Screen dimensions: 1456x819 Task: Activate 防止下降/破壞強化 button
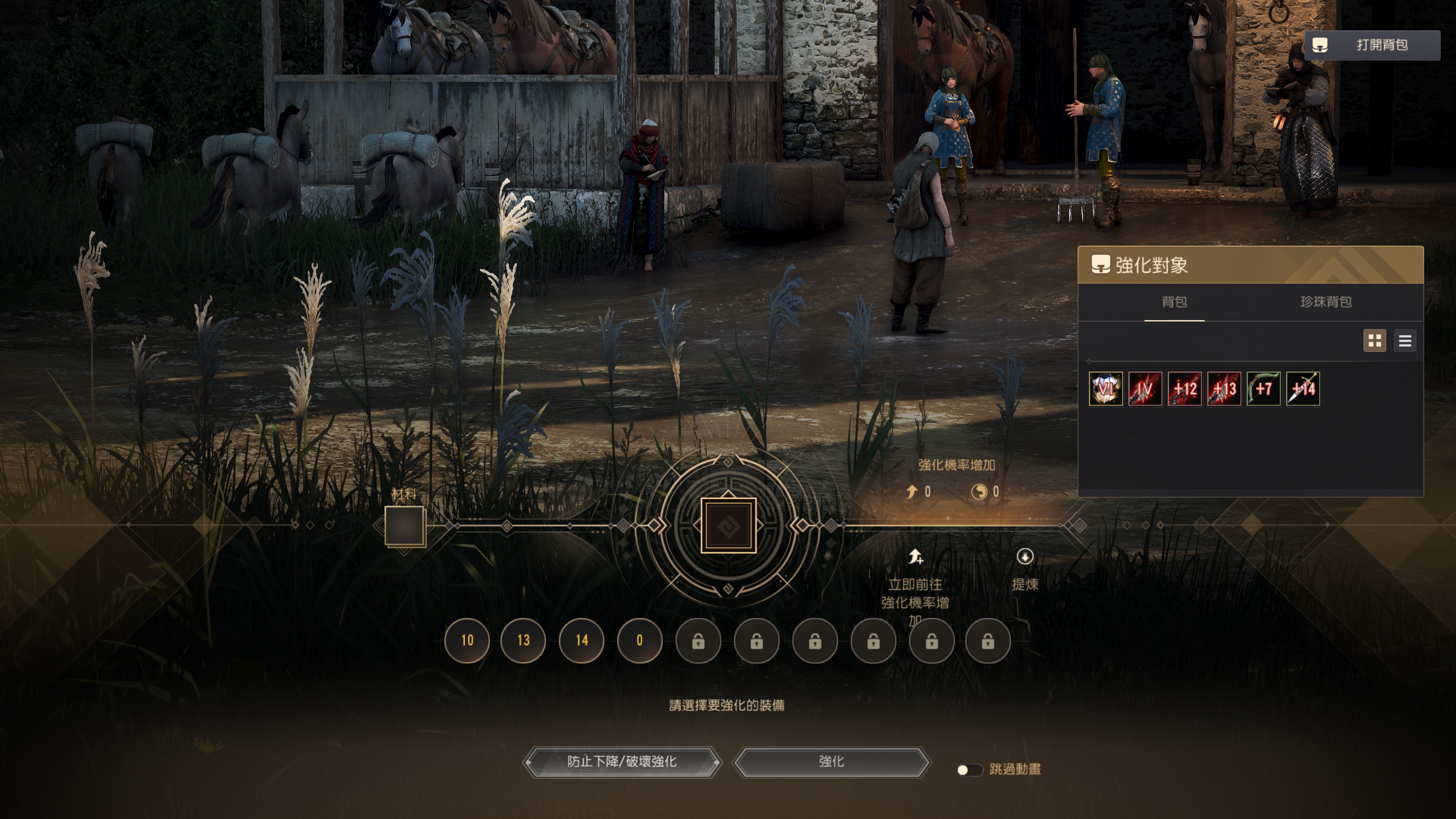coord(622,762)
